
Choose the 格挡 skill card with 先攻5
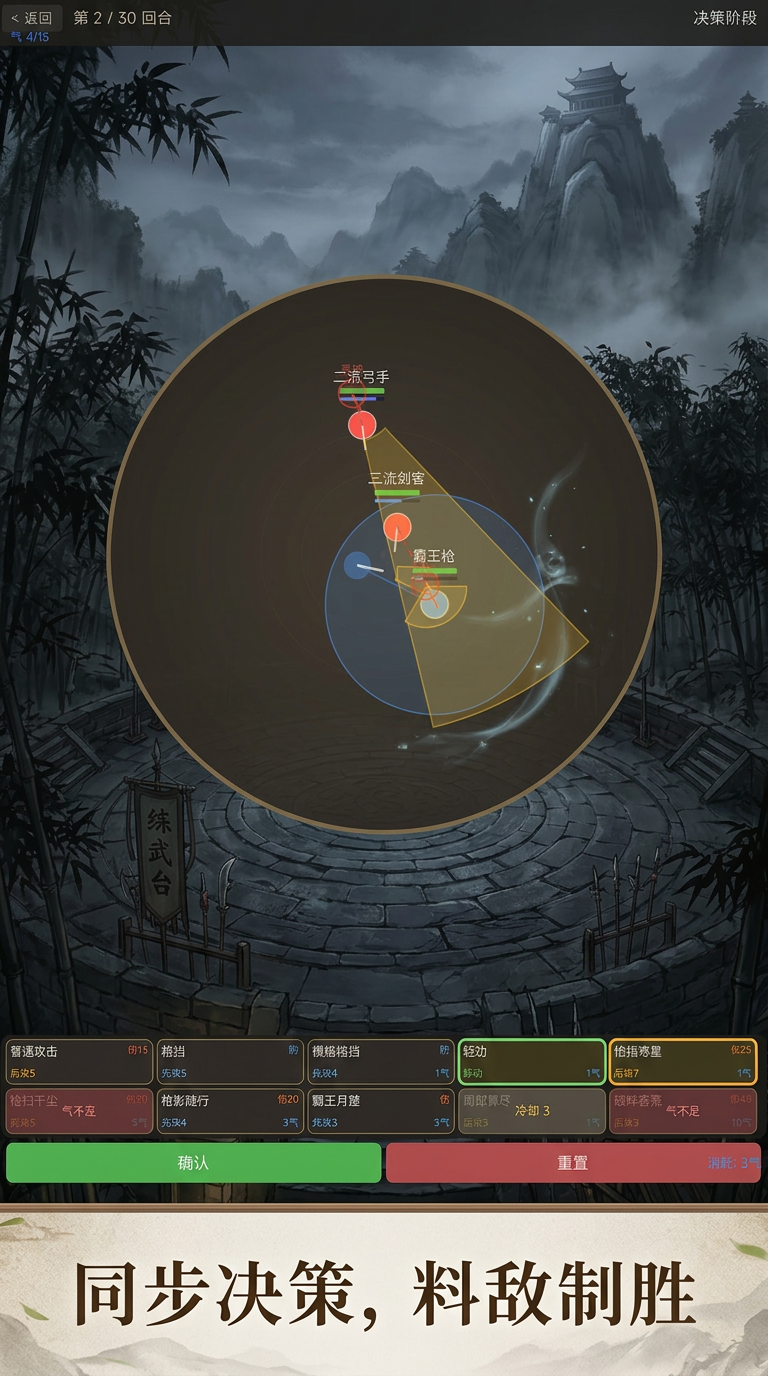[230, 1062]
